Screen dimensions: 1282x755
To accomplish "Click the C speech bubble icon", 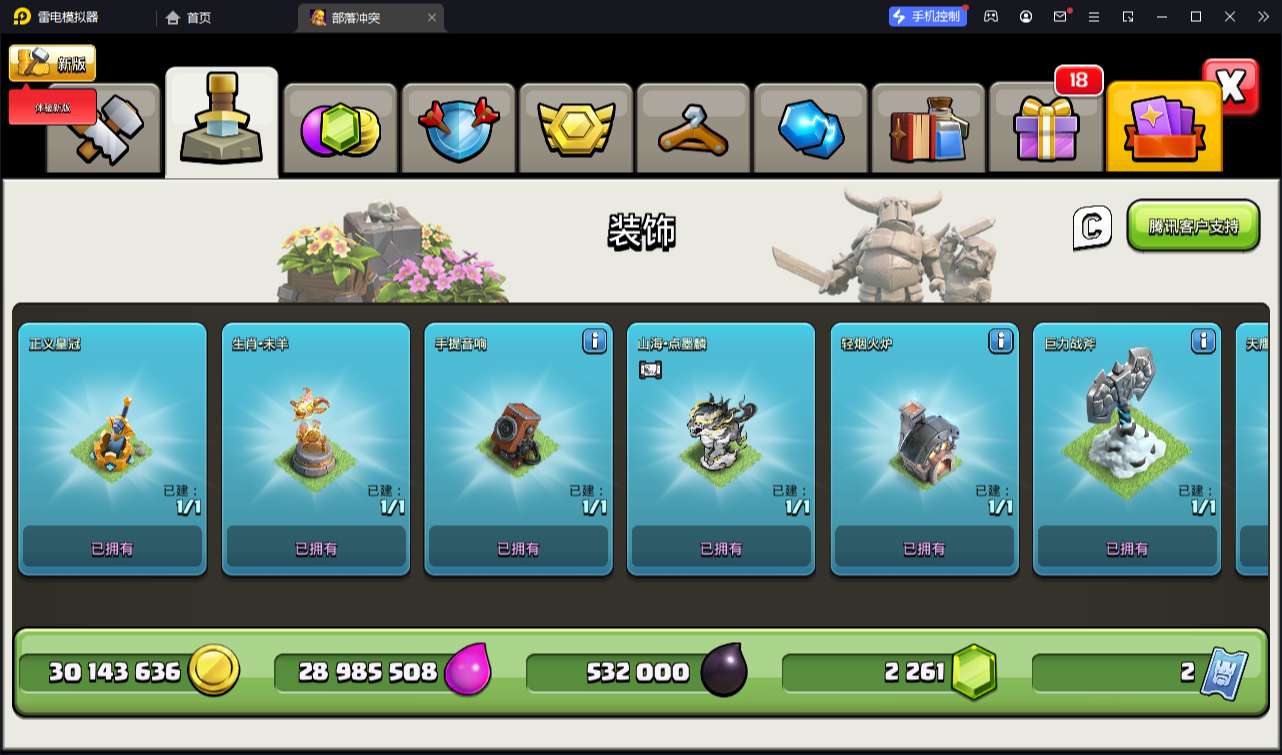I will (x=1092, y=228).
